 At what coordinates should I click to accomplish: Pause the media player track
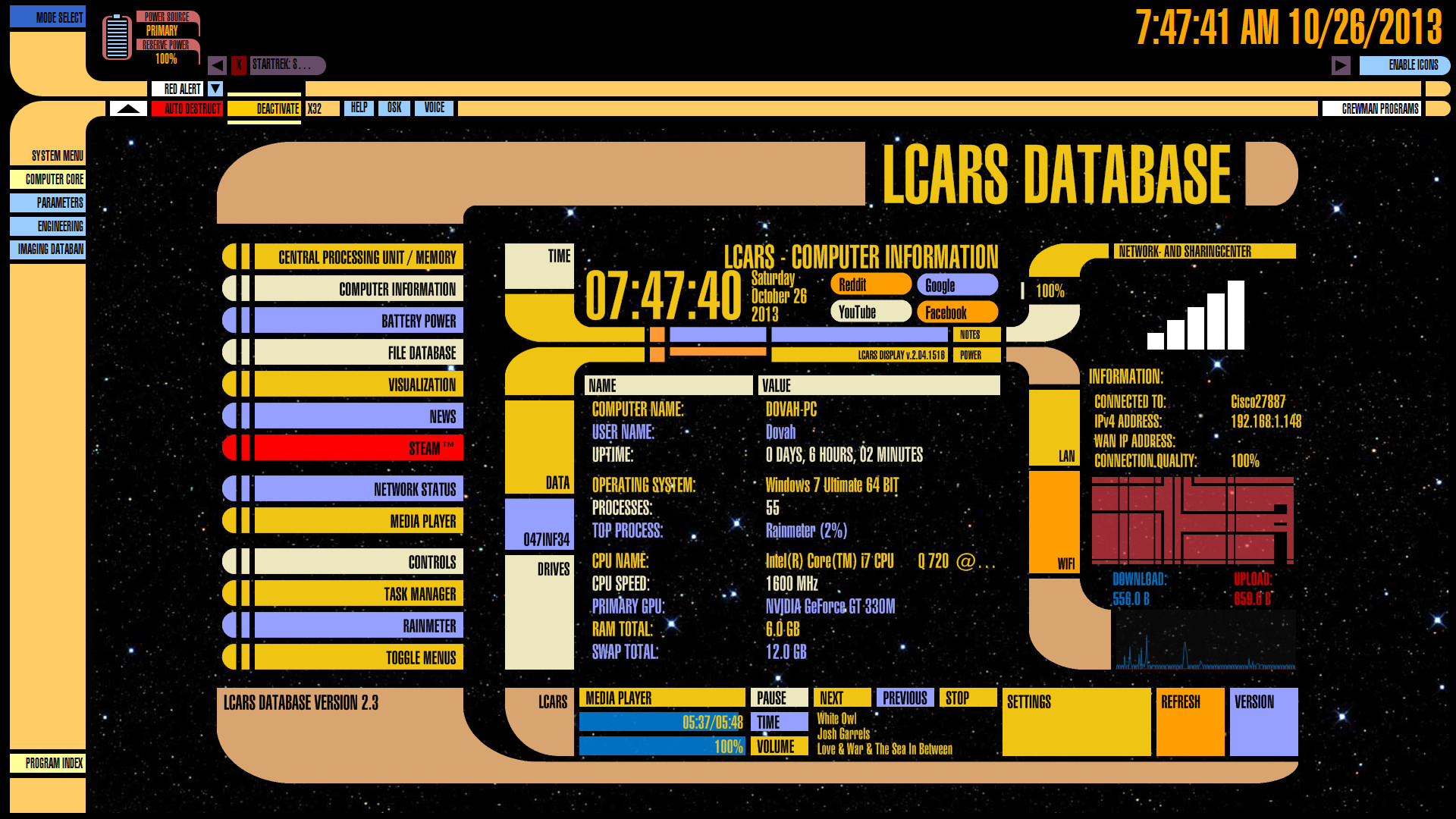tap(779, 698)
